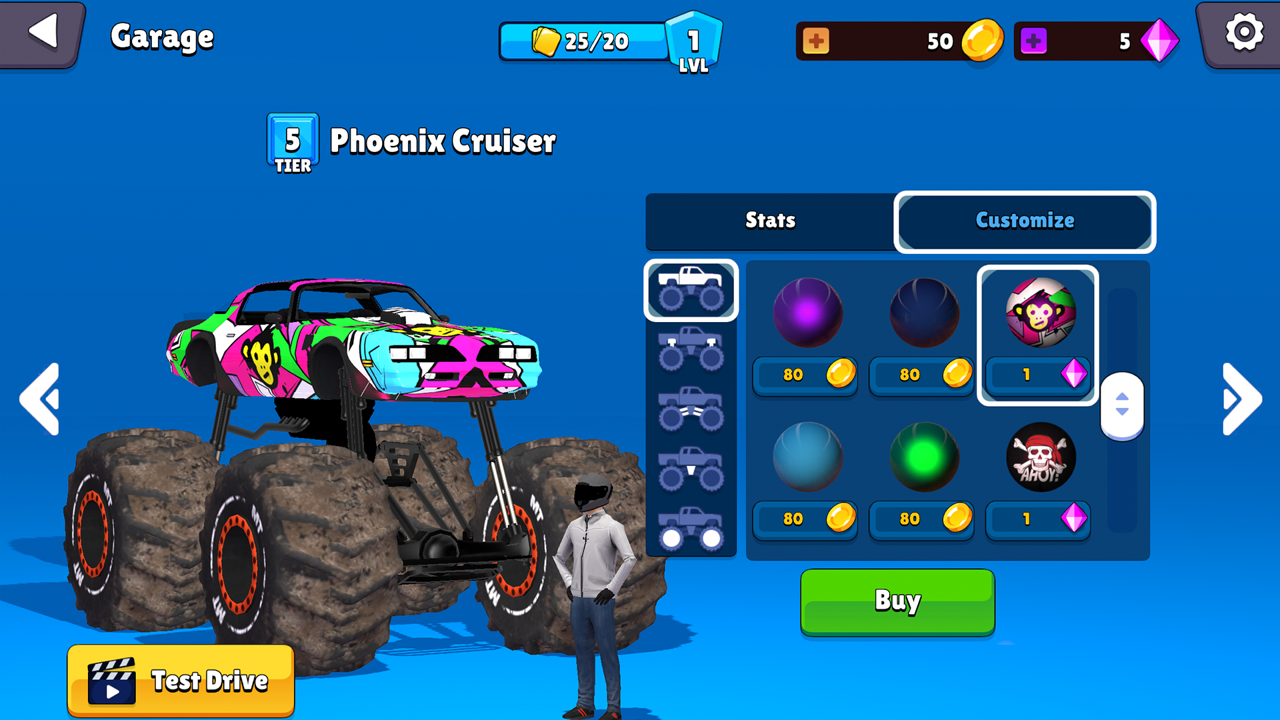
Task: Switch to the Customize tab
Action: tap(1024, 221)
